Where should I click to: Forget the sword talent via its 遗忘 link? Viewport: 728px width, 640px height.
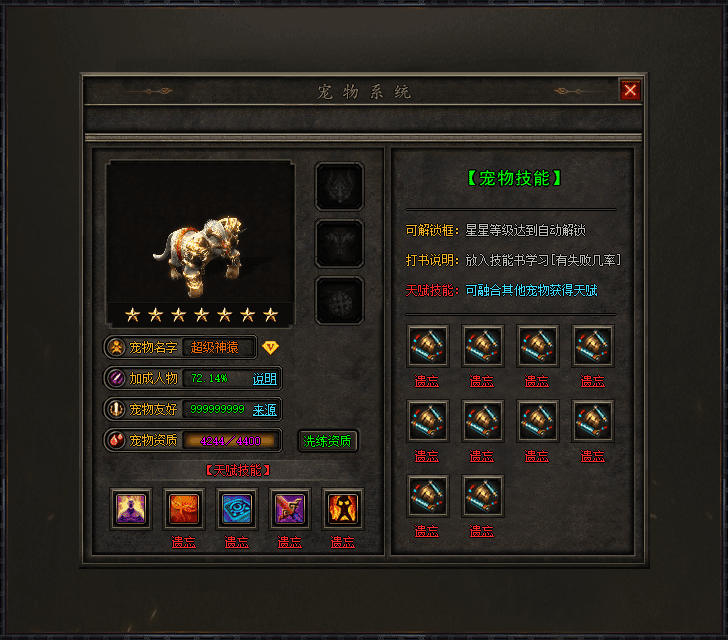click(290, 542)
